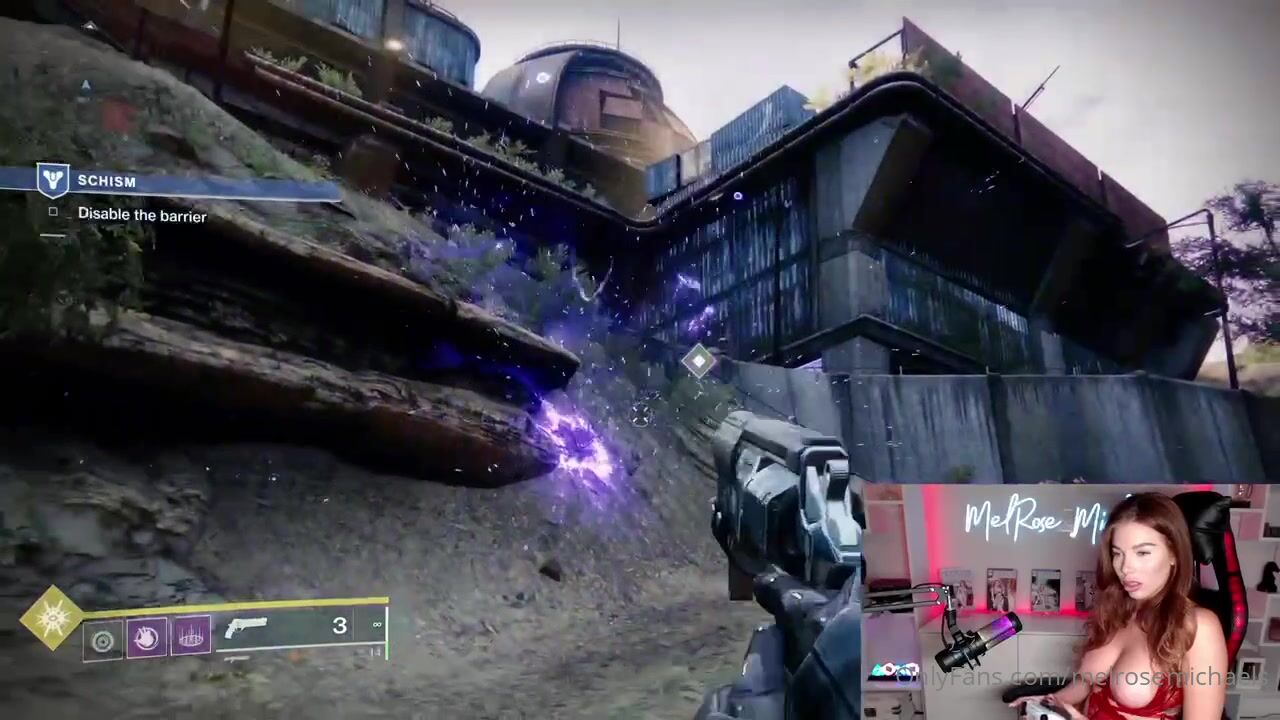Select the Disable the barrier objective
This screenshot has height=720, width=1280.
click(141, 215)
